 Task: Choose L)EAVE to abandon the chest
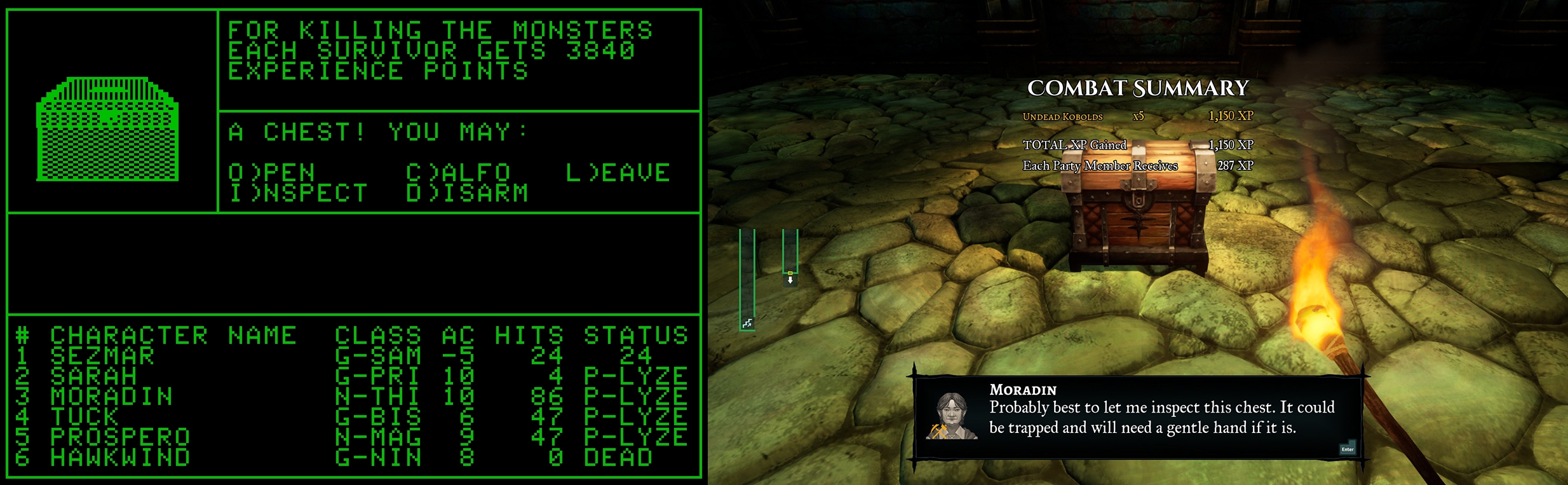tap(618, 173)
